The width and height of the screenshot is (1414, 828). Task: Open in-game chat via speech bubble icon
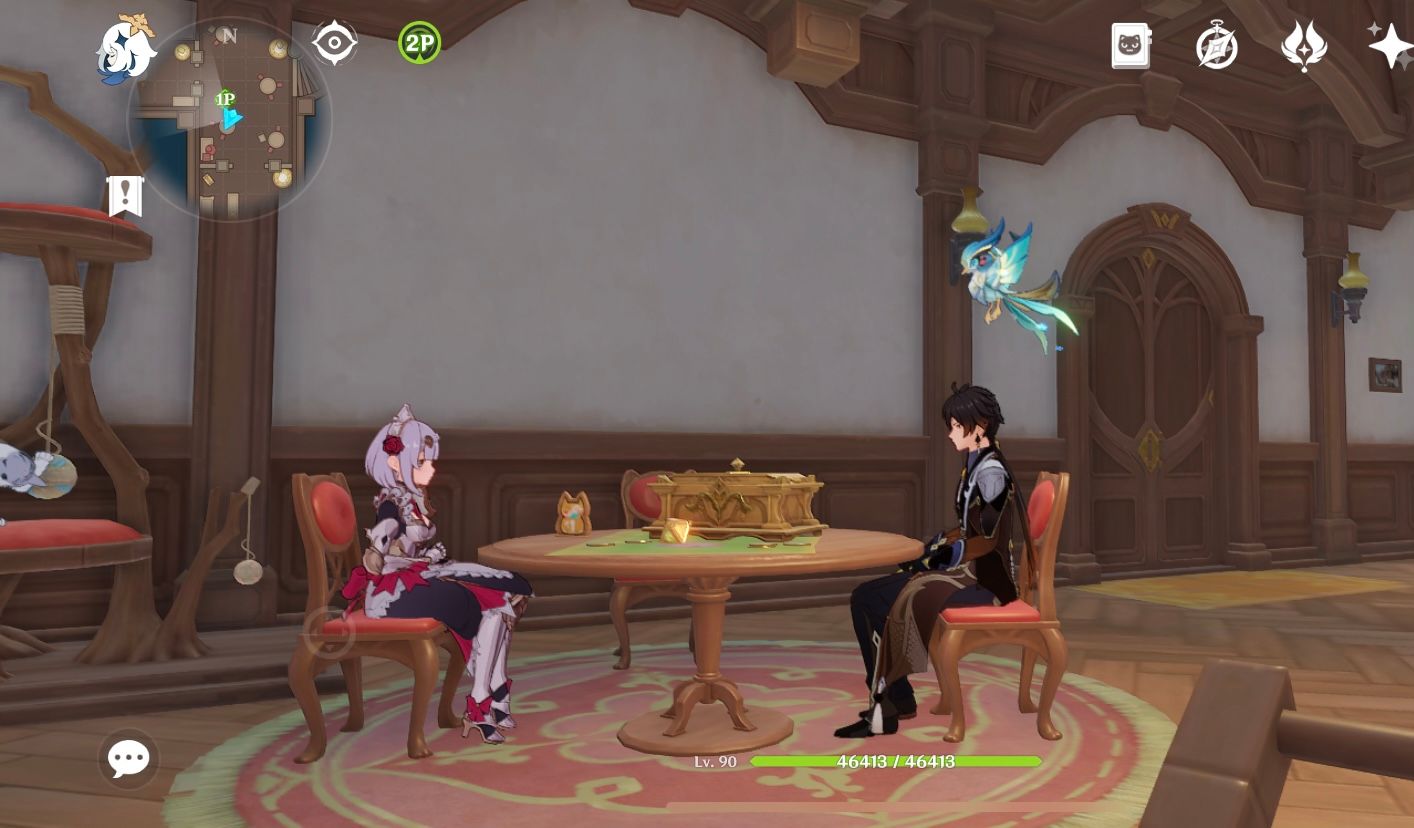point(126,759)
